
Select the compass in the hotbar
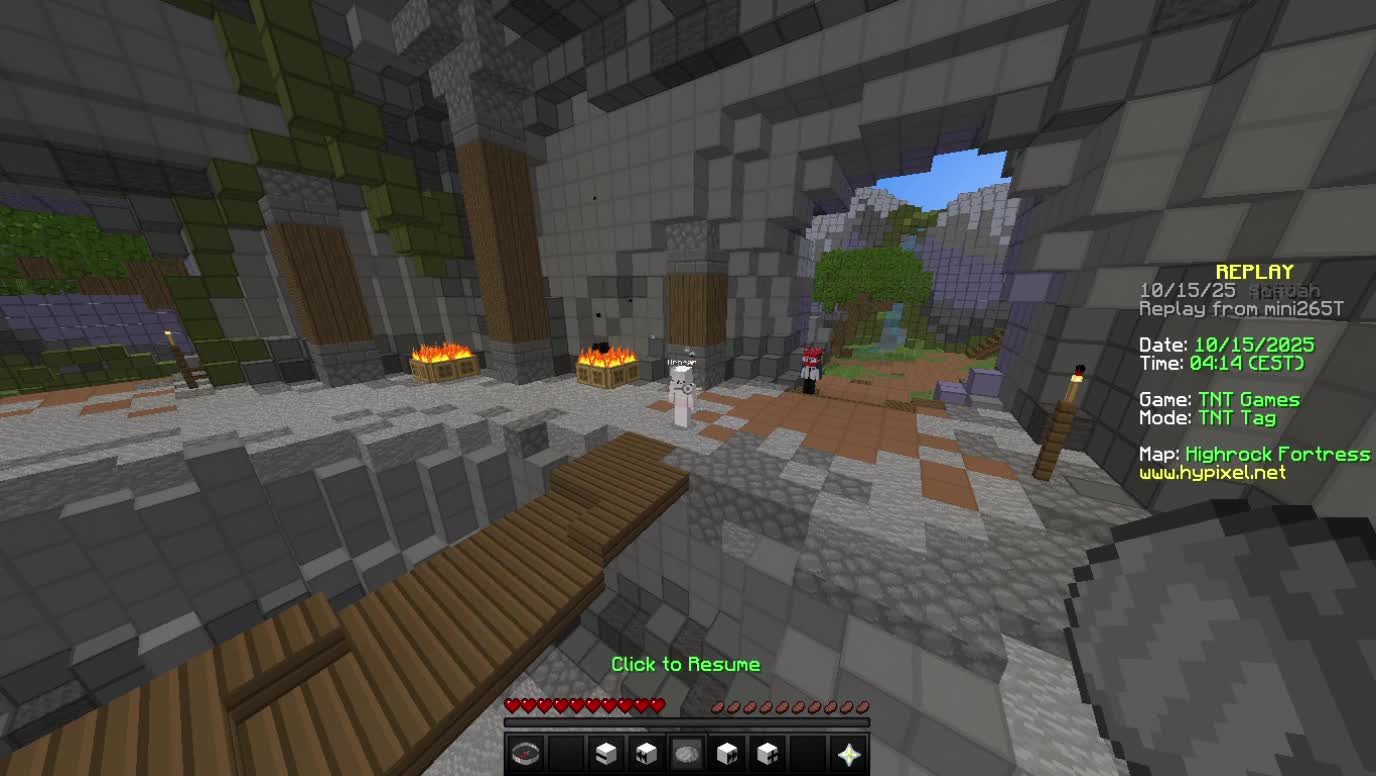point(526,753)
